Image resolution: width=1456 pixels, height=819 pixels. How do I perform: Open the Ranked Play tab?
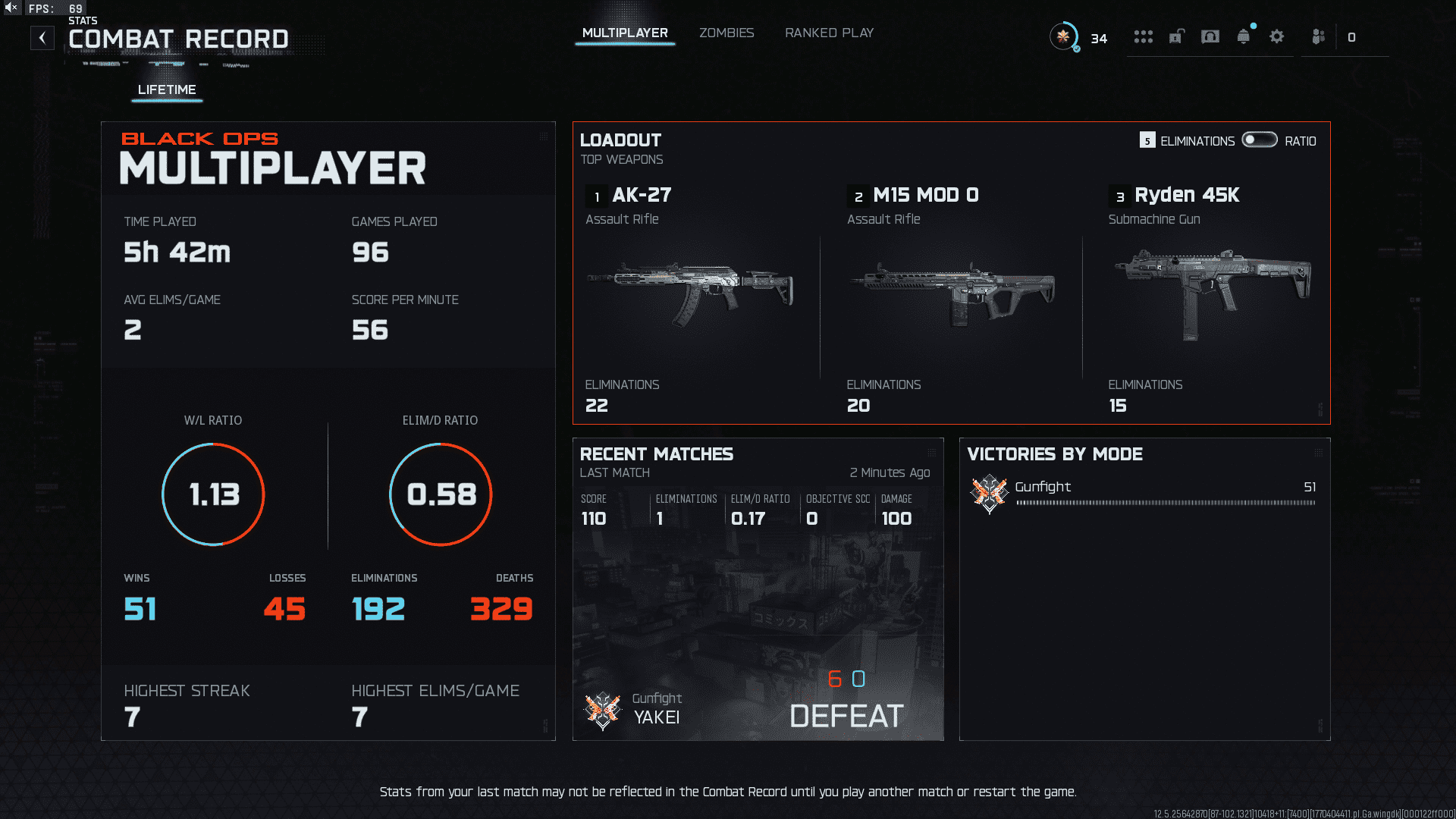coord(829,33)
